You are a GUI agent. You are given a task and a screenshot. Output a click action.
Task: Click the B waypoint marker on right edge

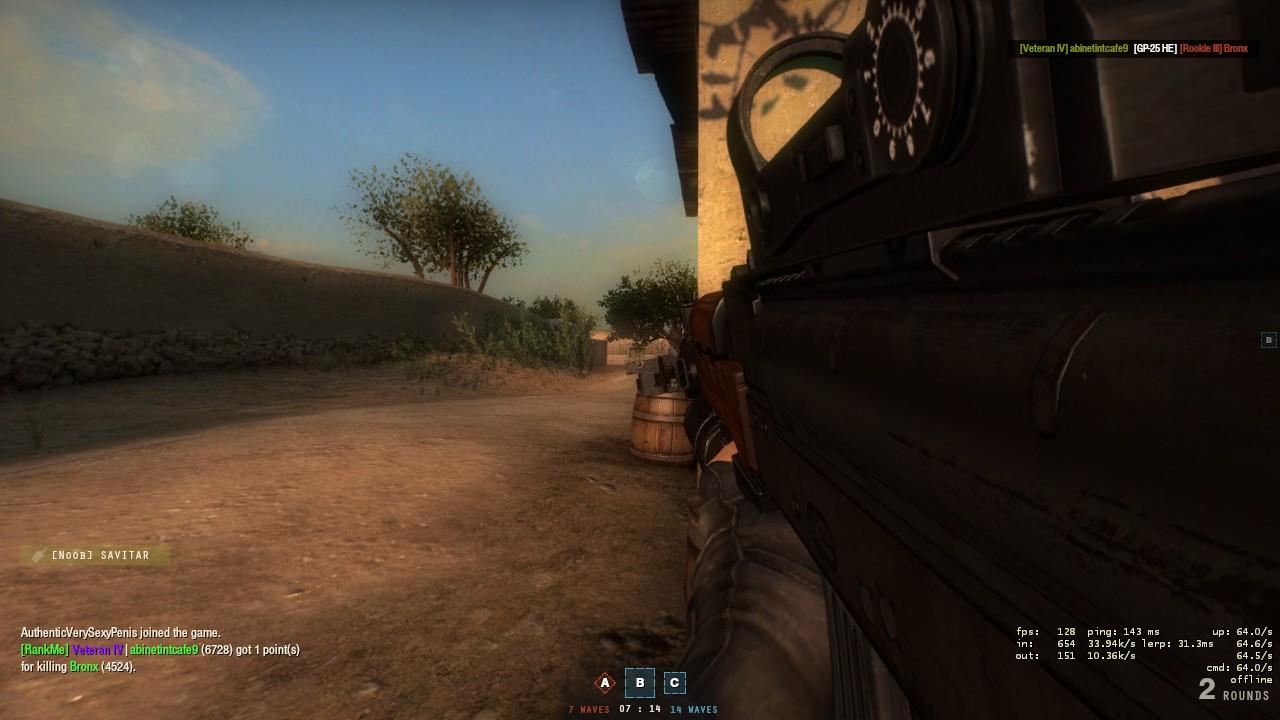point(1268,338)
